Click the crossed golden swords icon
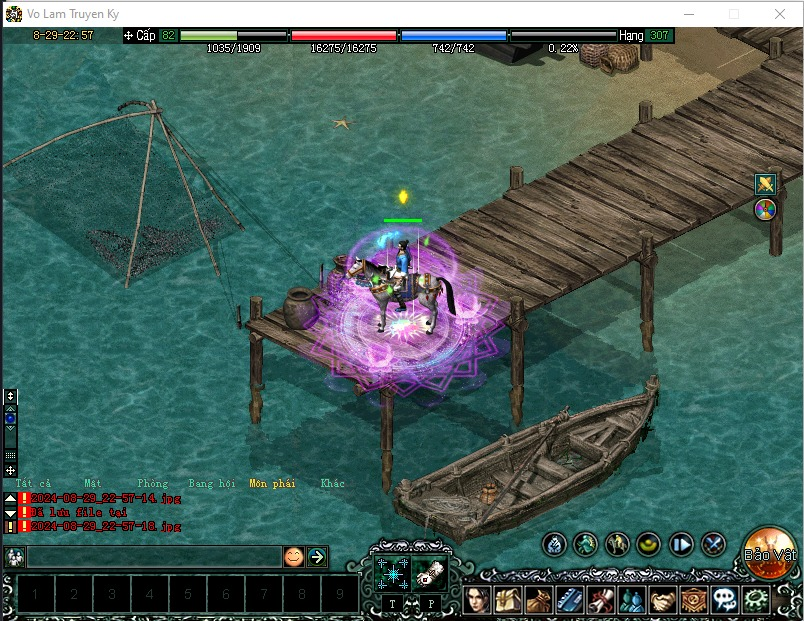This screenshot has height=621, width=804. point(765,184)
